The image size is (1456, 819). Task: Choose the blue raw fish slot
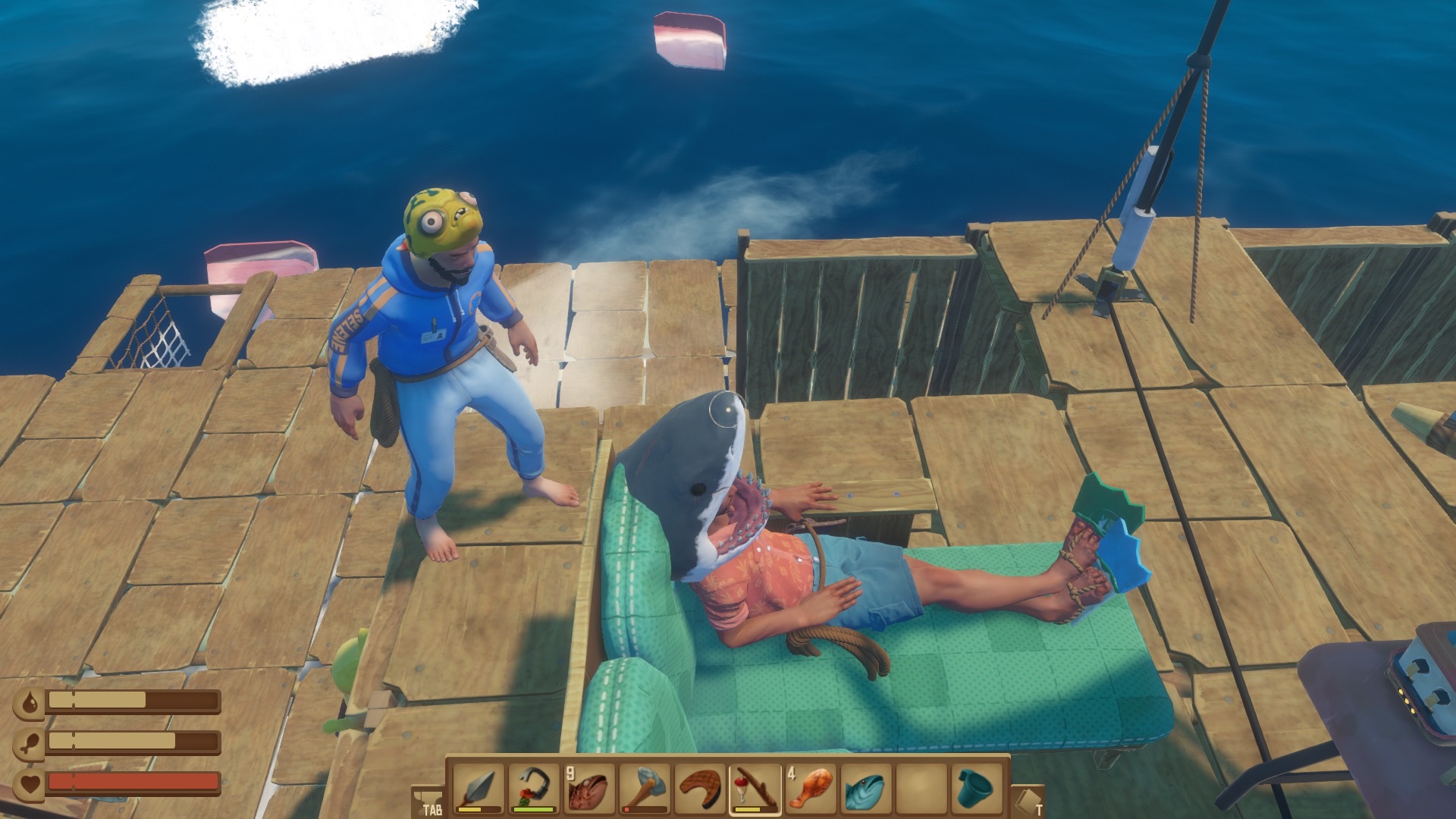(x=867, y=788)
